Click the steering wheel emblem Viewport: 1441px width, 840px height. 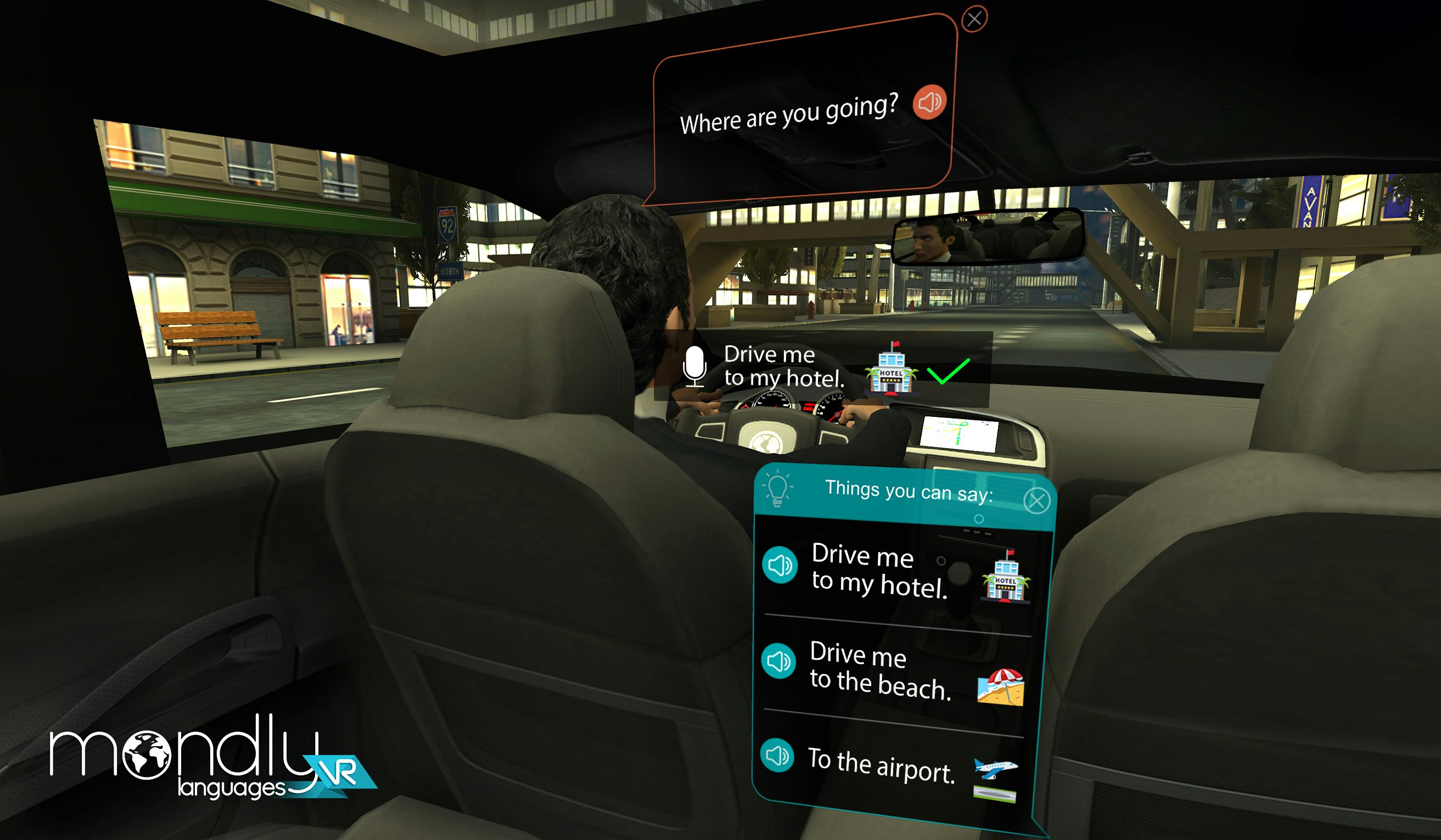coord(767,442)
